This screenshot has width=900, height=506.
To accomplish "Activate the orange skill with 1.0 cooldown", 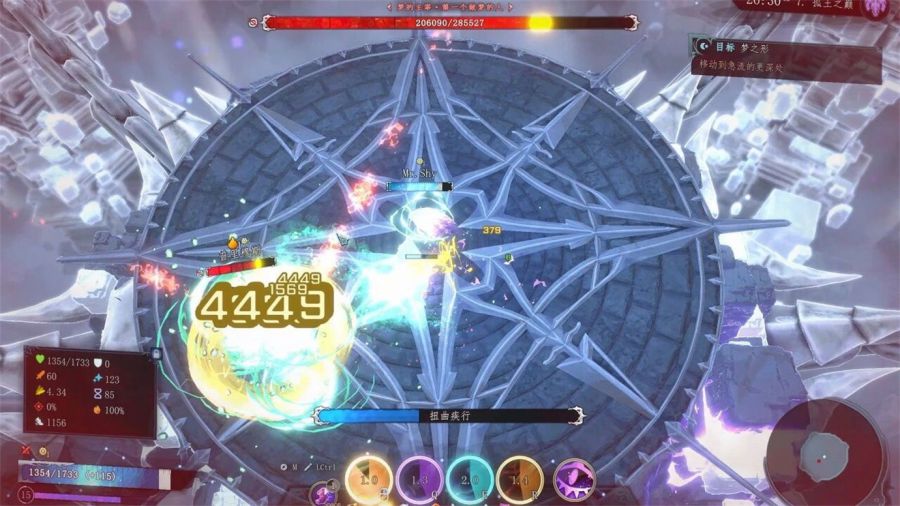I will (x=368, y=479).
